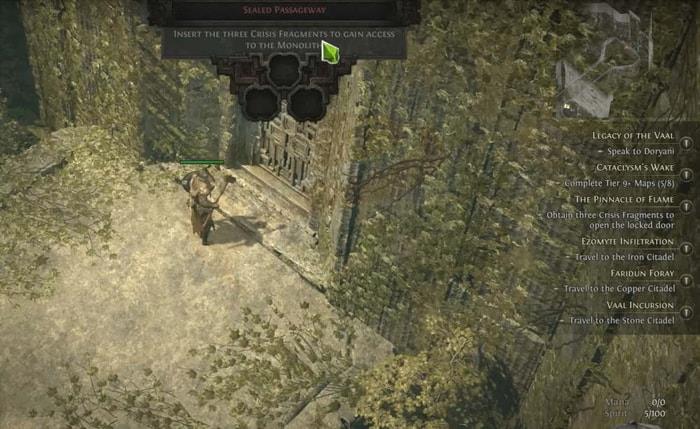Image resolution: width=700 pixels, height=429 pixels.
Task: Select the Ezomyte Infiltration quest entry
Action: (x=635, y=241)
